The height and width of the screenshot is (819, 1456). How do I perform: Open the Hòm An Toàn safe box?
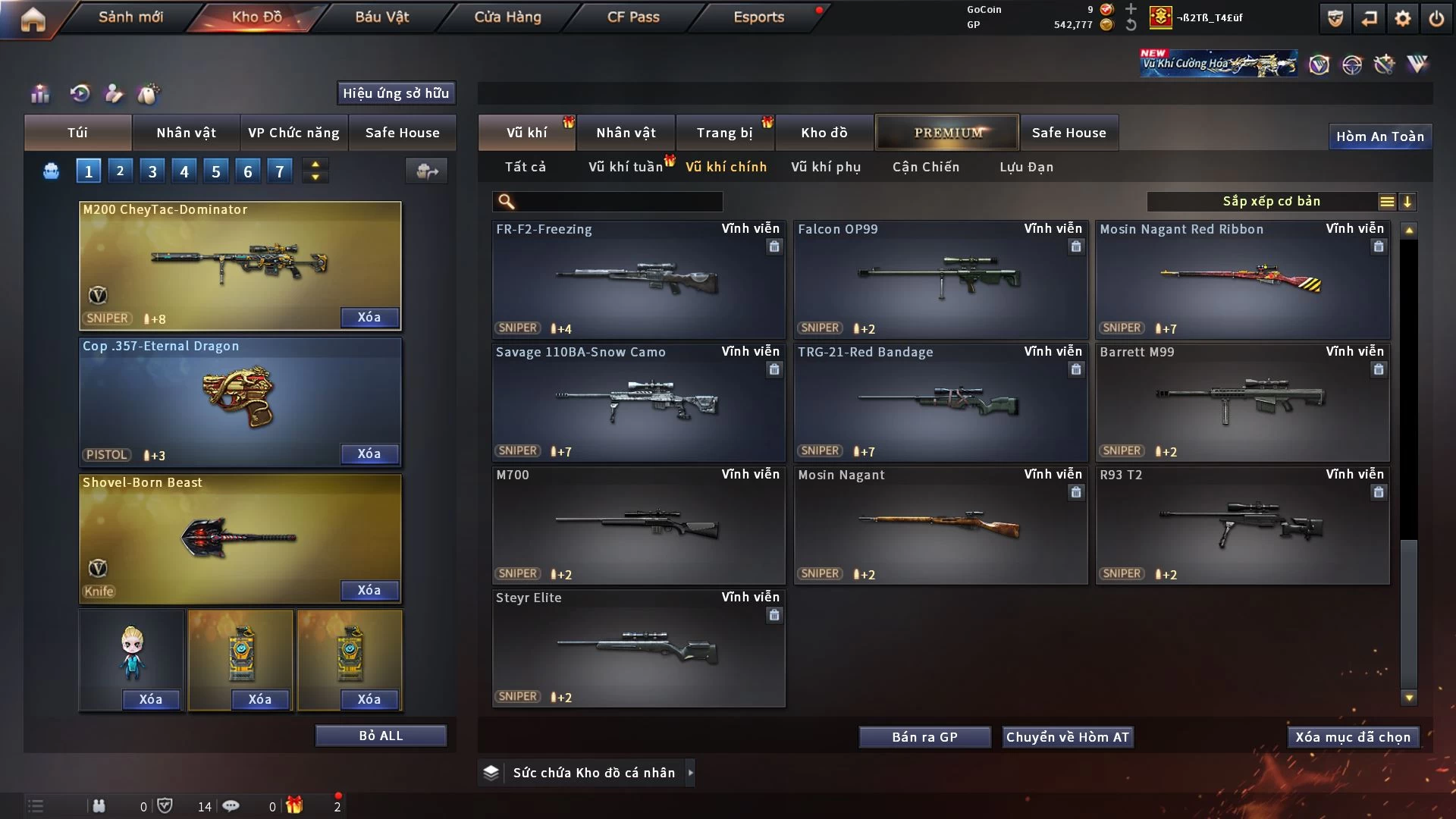(1379, 136)
